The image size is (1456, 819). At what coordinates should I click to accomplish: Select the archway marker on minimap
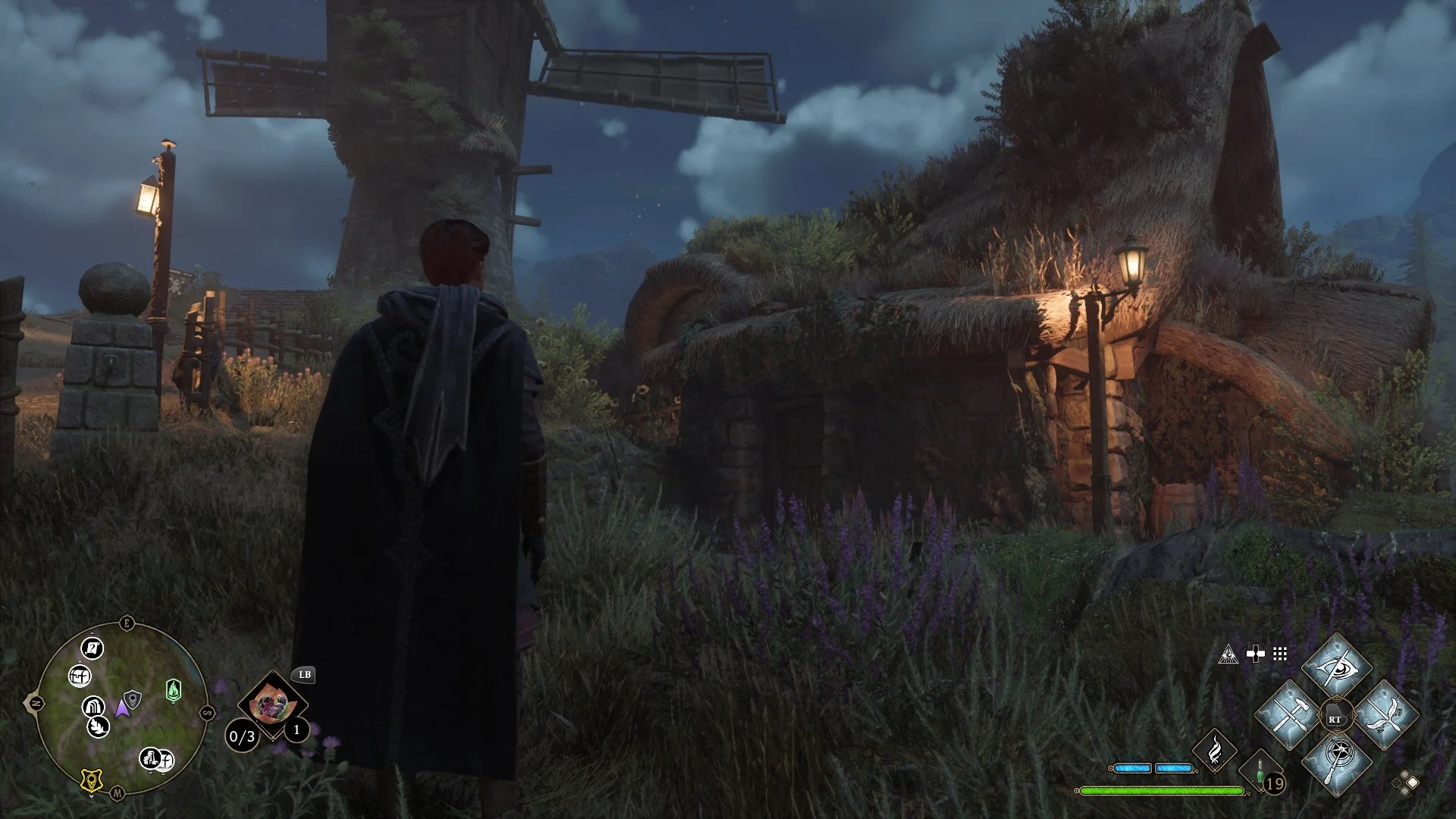point(93,707)
